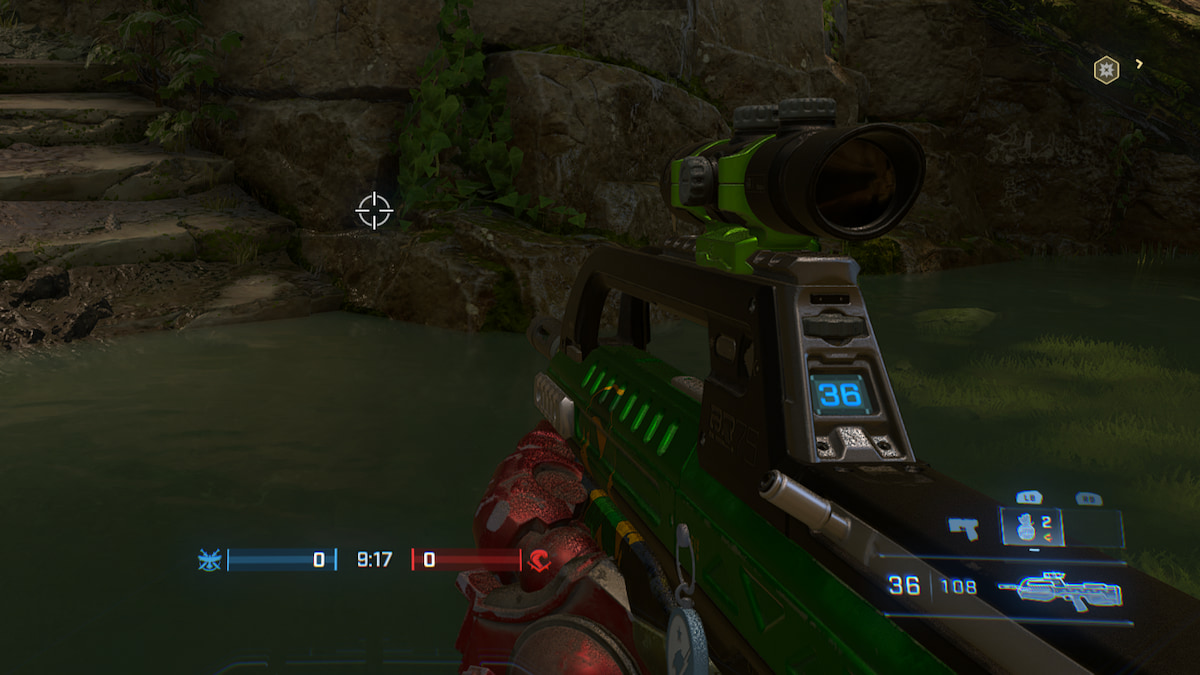This screenshot has width=1200, height=675.
Task: Click the blue team emblem
Action: (x=210, y=560)
